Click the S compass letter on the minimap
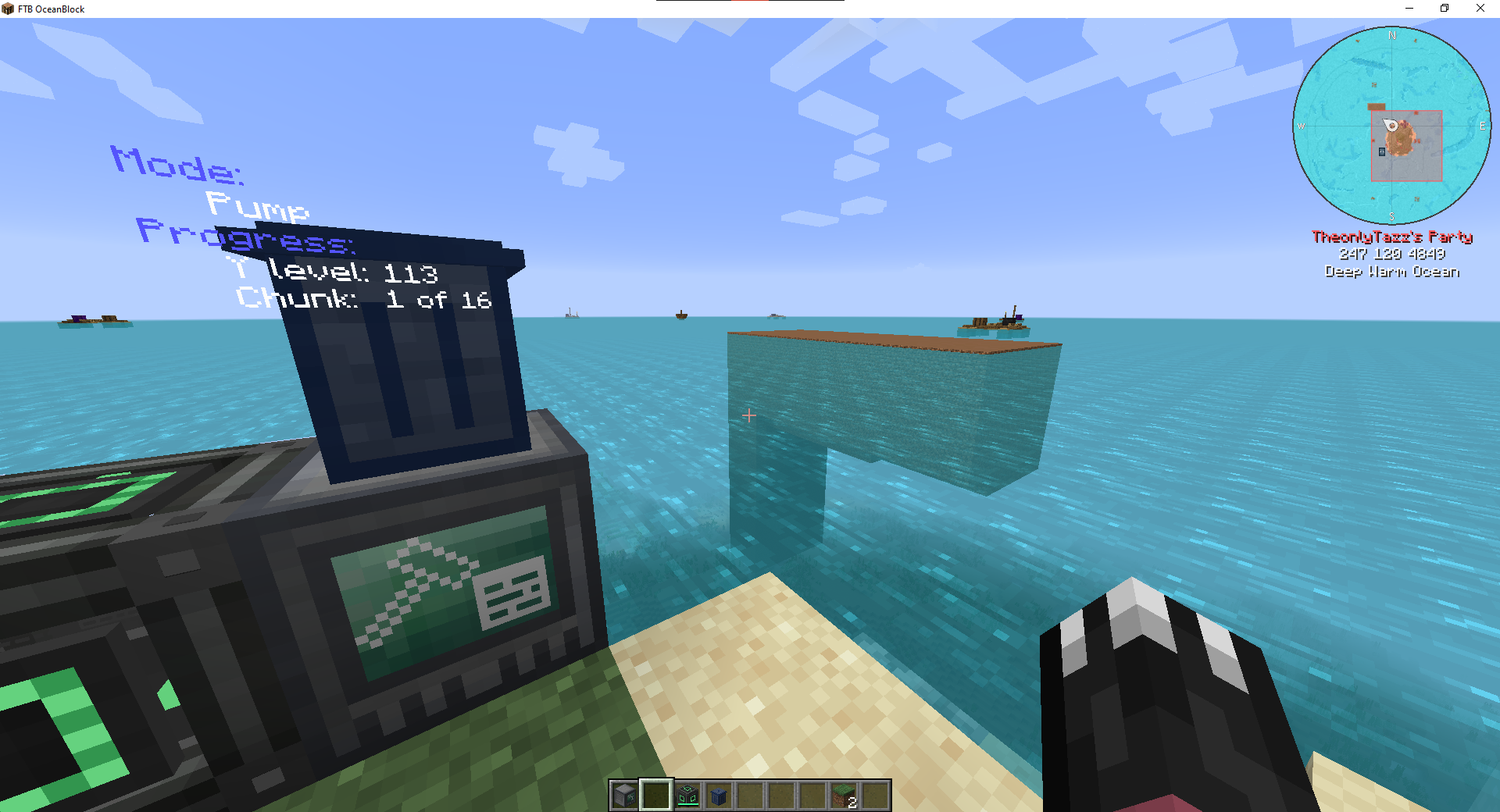 (x=1391, y=216)
